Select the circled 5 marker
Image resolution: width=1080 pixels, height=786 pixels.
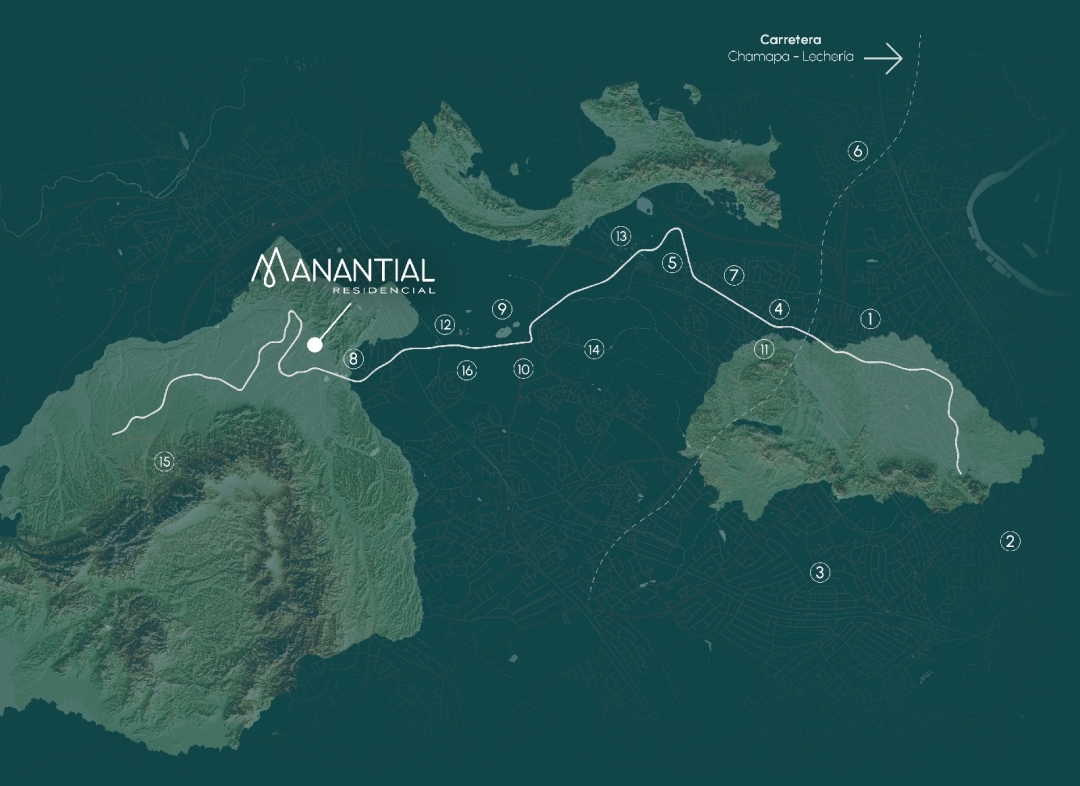click(672, 263)
